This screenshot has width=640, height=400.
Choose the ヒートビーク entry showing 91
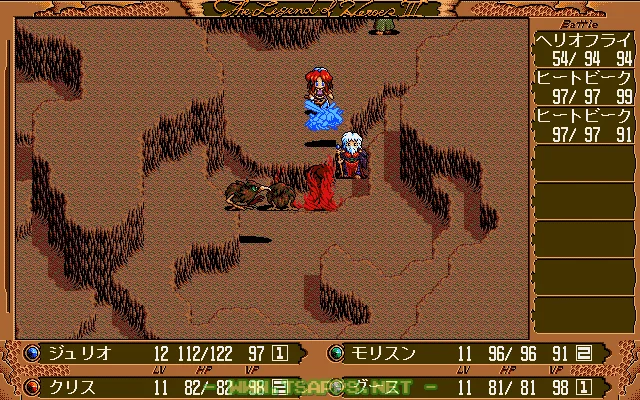(585, 125)
